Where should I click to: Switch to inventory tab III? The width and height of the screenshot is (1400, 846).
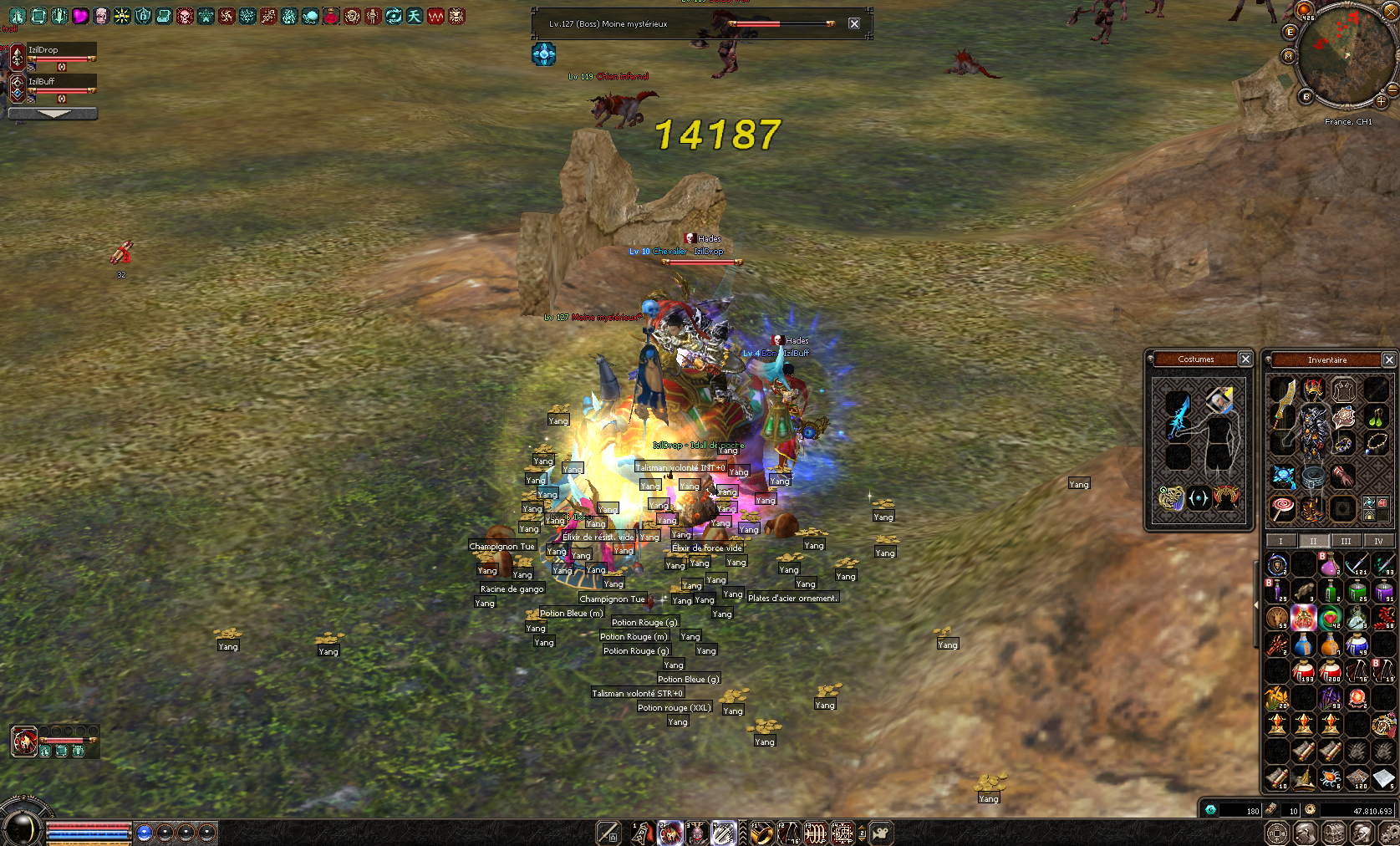click(x=1347, y=541)
